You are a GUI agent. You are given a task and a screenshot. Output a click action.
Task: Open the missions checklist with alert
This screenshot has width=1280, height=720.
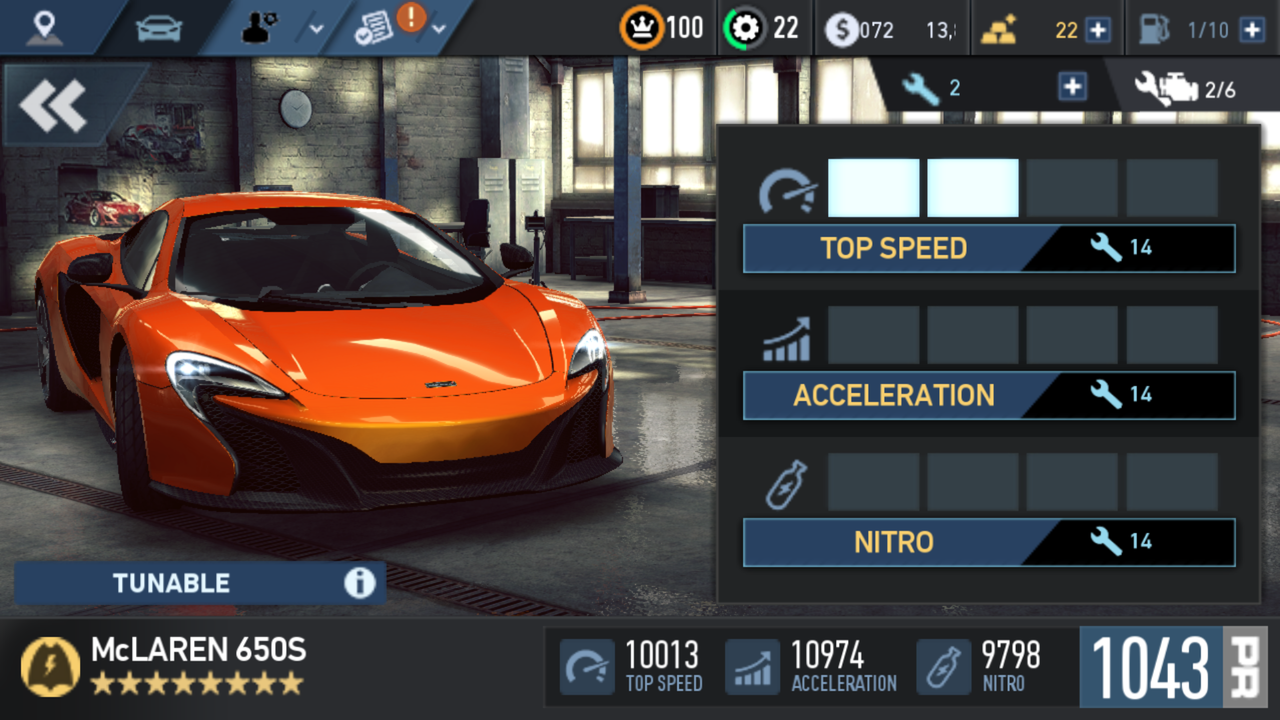click(x=400, y=28)
